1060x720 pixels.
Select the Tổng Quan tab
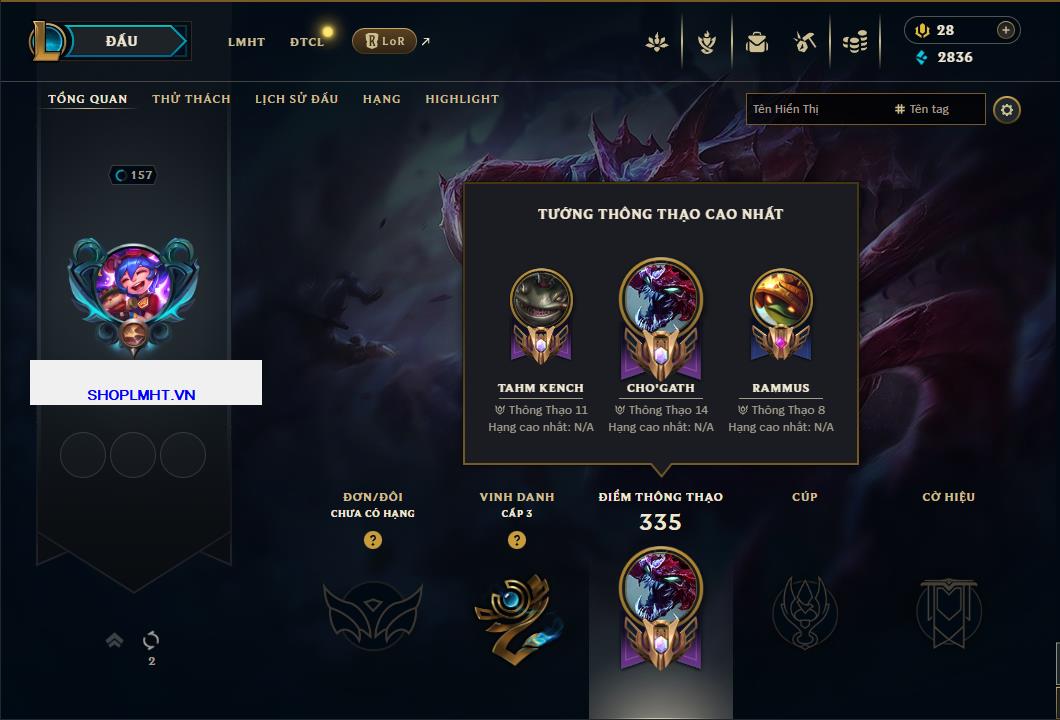(x=88, y=99)
